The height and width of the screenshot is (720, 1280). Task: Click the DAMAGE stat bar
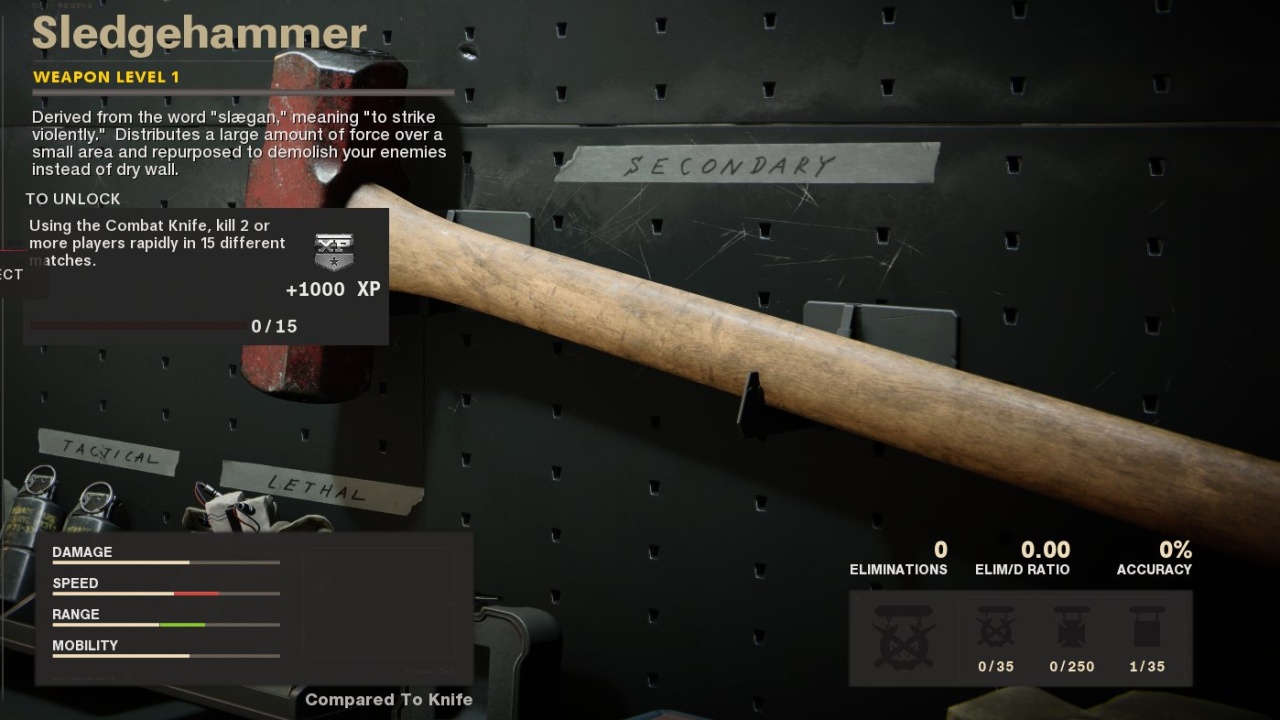coord(165,561)
